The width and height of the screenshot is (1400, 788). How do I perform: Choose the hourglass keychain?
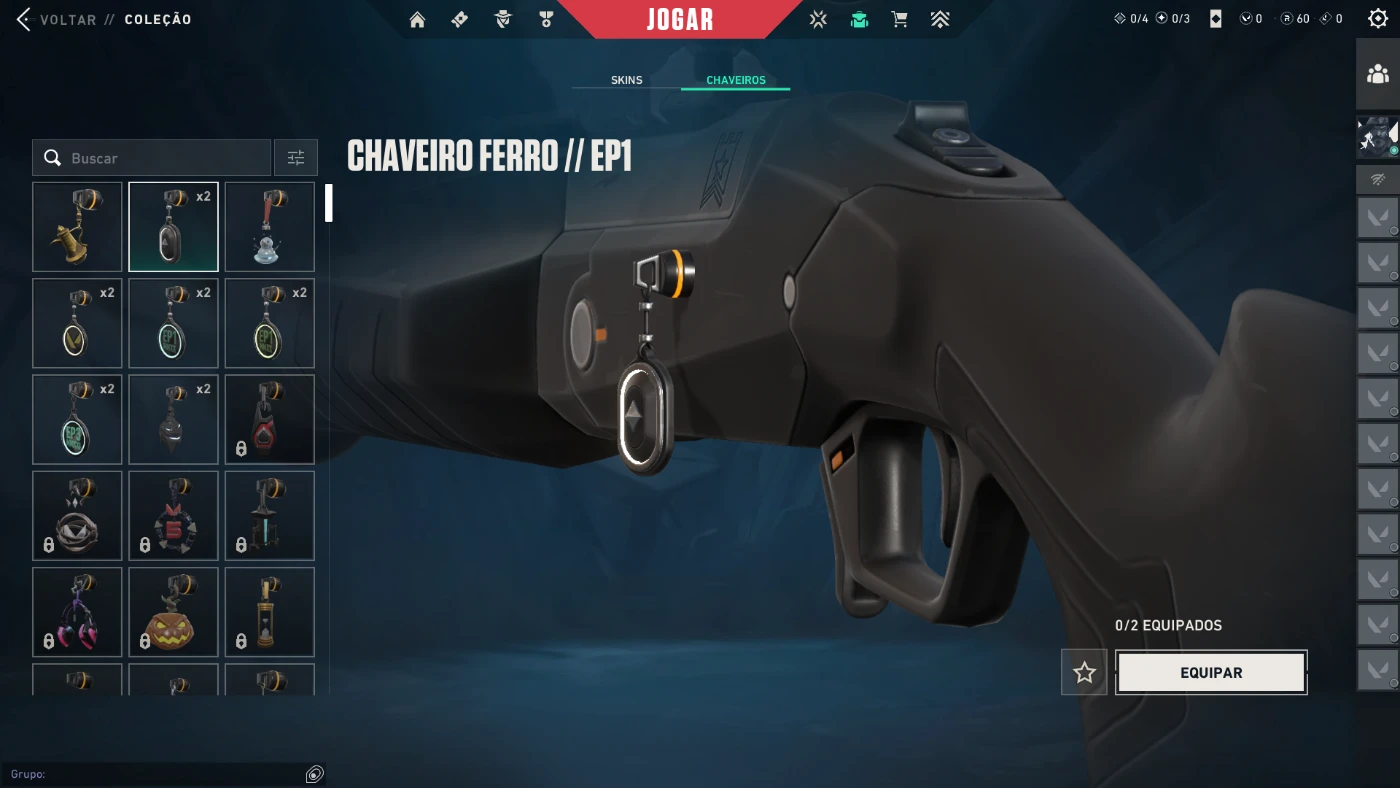[270, 612]
